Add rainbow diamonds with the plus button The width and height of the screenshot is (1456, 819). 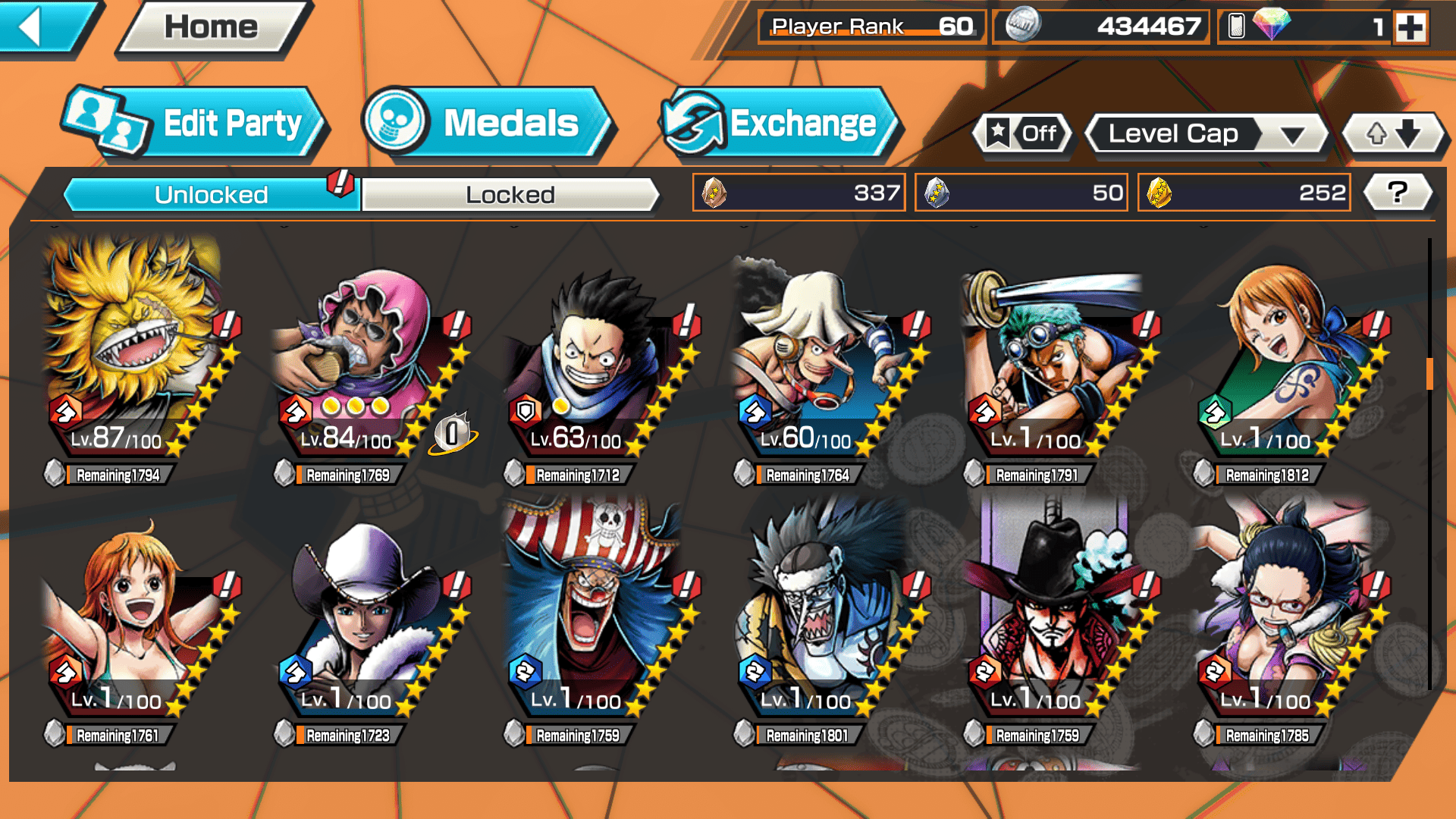click(x=1410, y=27)
